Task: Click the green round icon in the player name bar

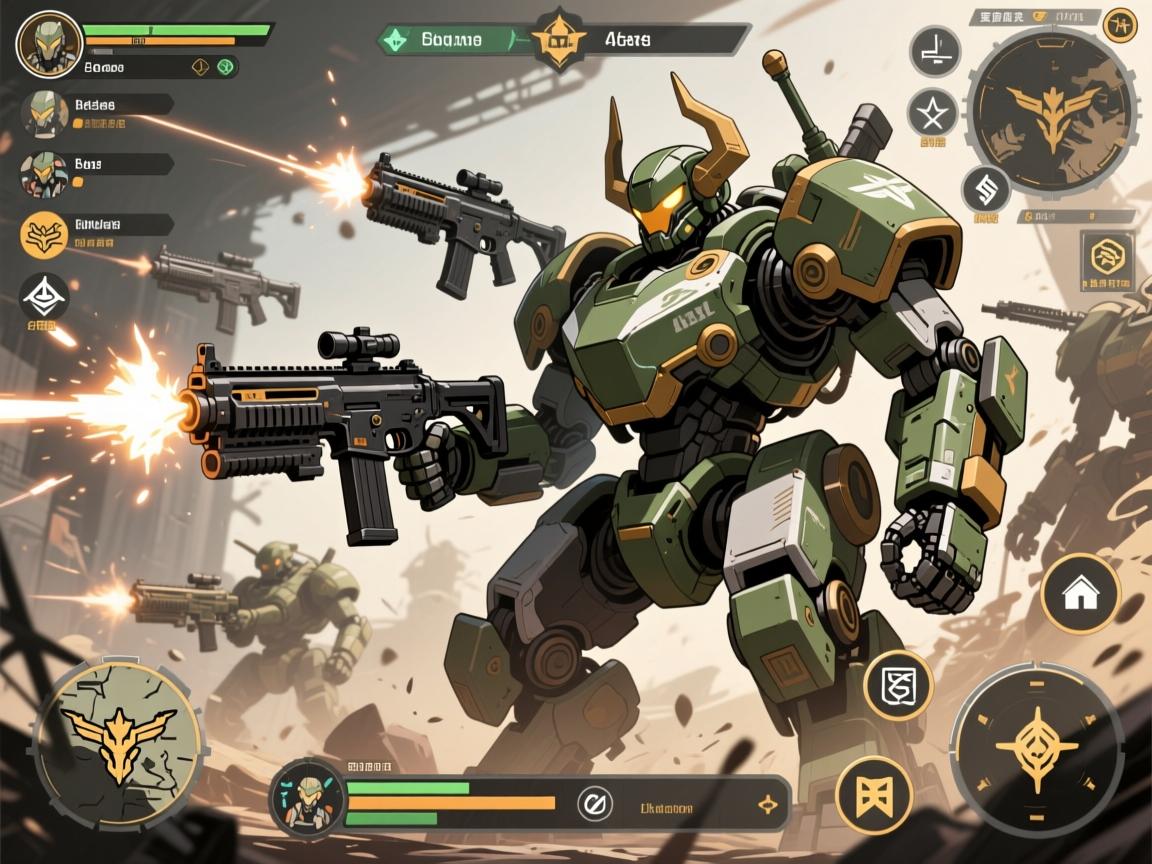Action: point(225,67)
